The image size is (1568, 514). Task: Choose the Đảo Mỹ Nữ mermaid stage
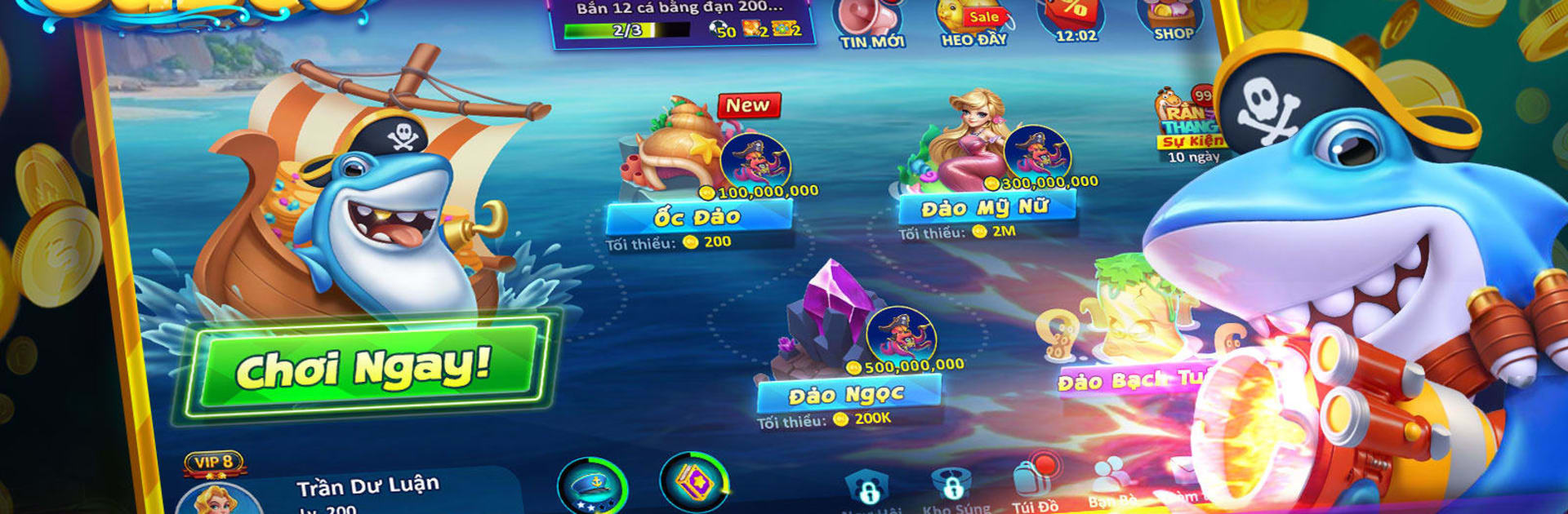tap(988, 163)
